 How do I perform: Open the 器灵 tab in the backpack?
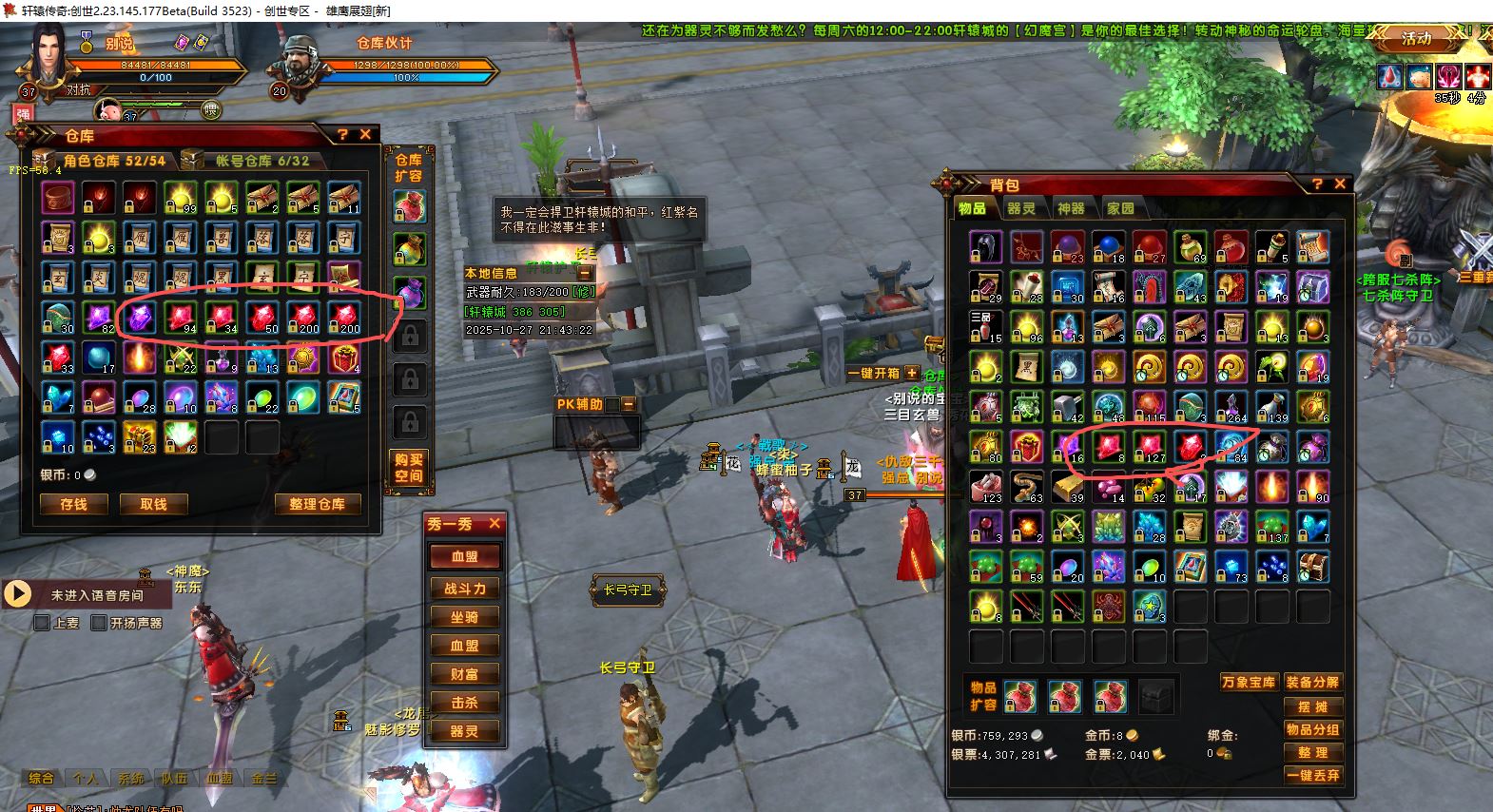pos(1020,208)
